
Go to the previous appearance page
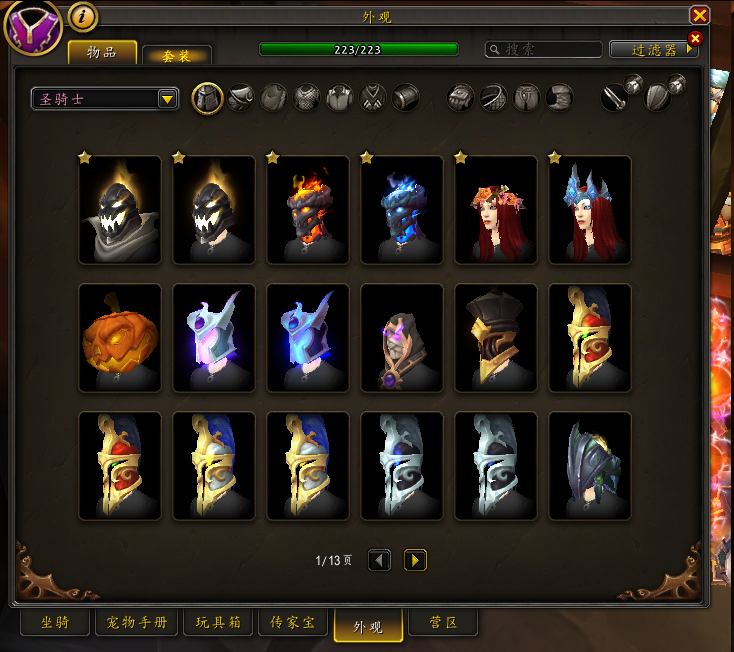click(x=379, y=560)
